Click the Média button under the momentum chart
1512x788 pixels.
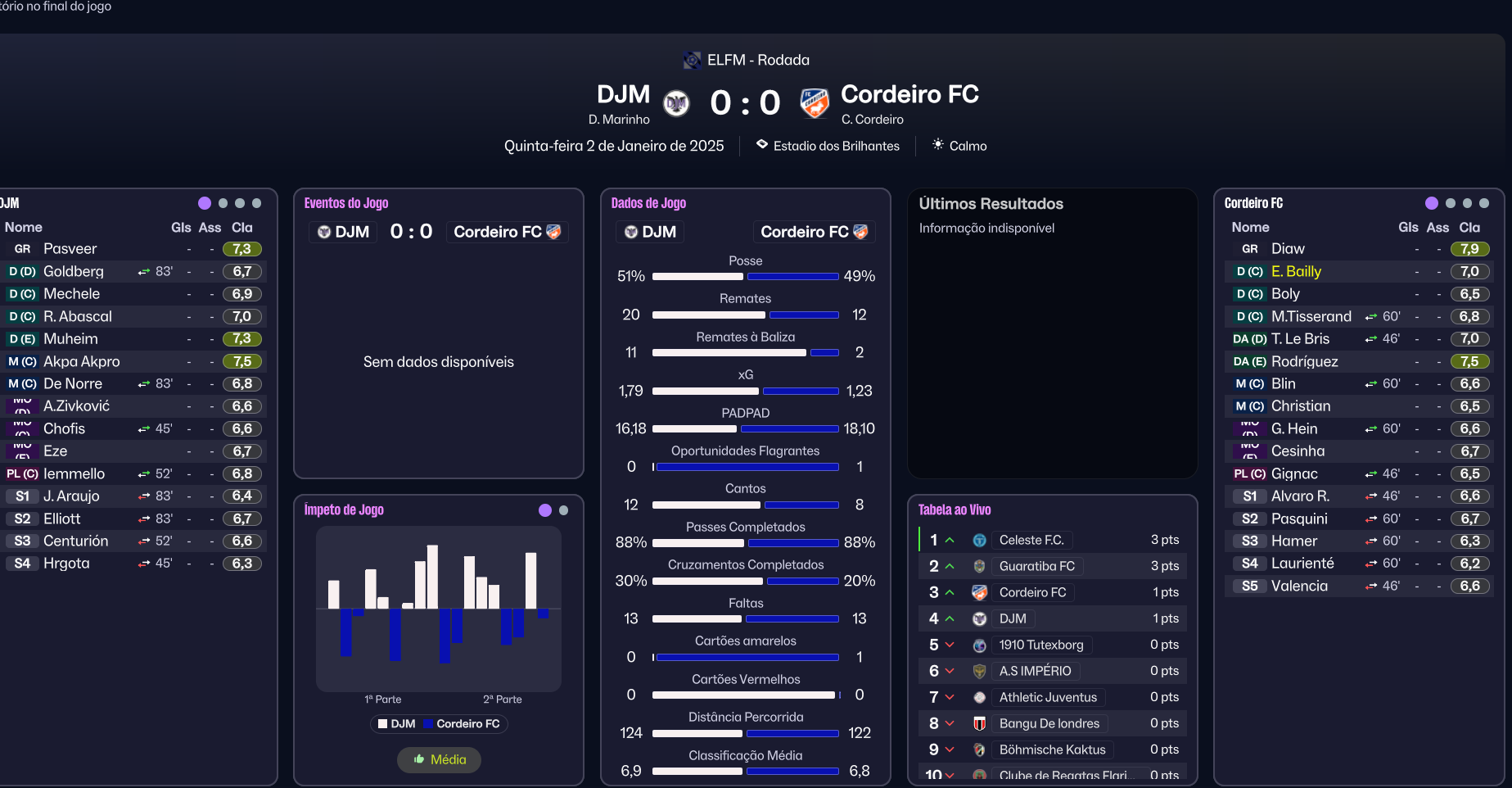click(440, 759)
